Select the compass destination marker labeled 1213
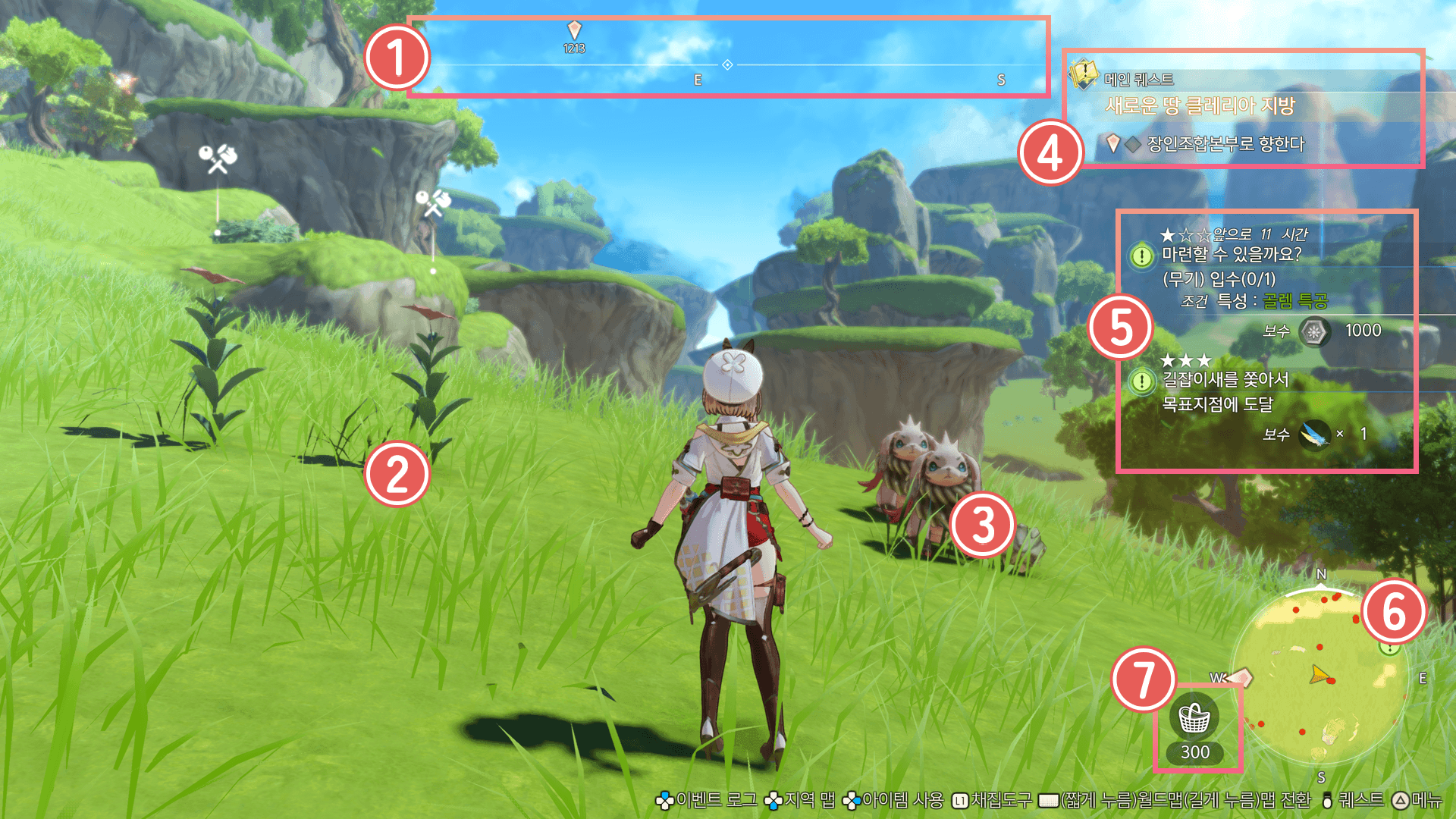This screenshot has height=819, width=1456. 574,30
